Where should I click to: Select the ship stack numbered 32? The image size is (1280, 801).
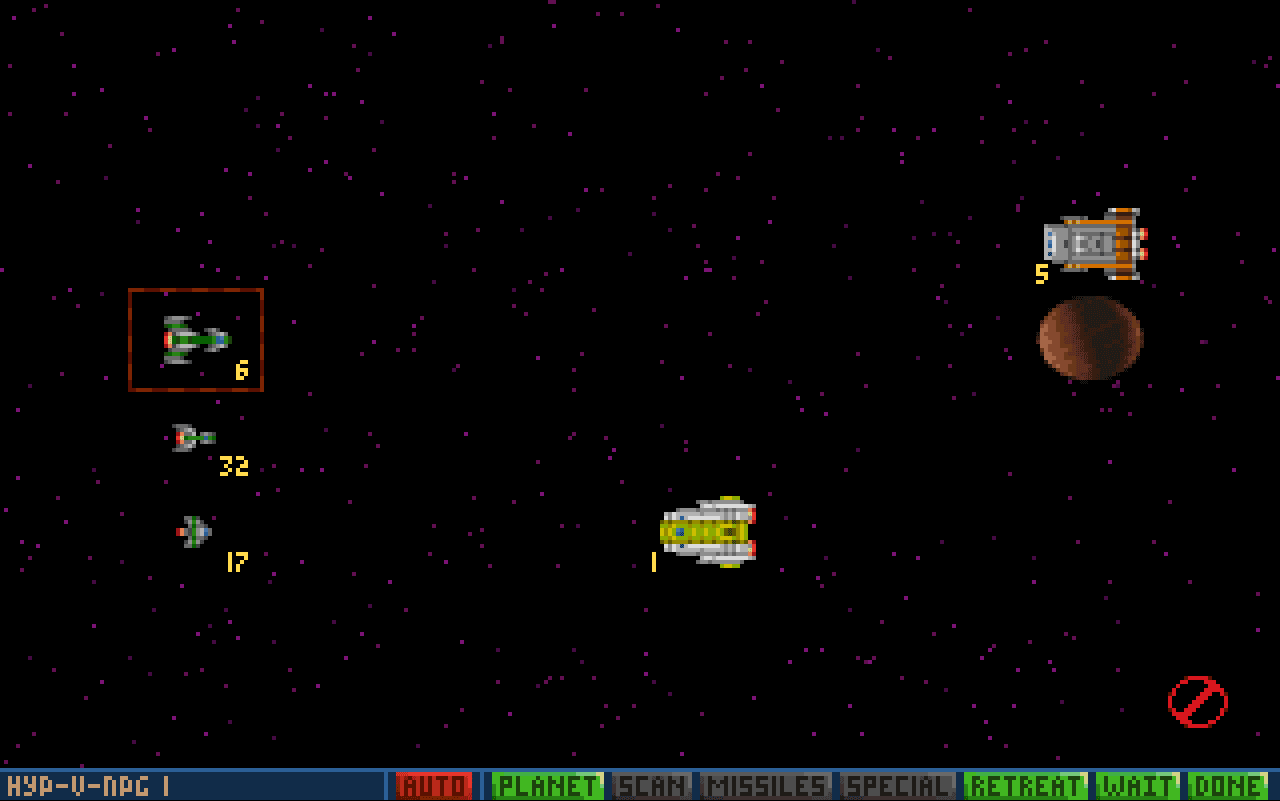pyautogui.click(x=193, y=438)
